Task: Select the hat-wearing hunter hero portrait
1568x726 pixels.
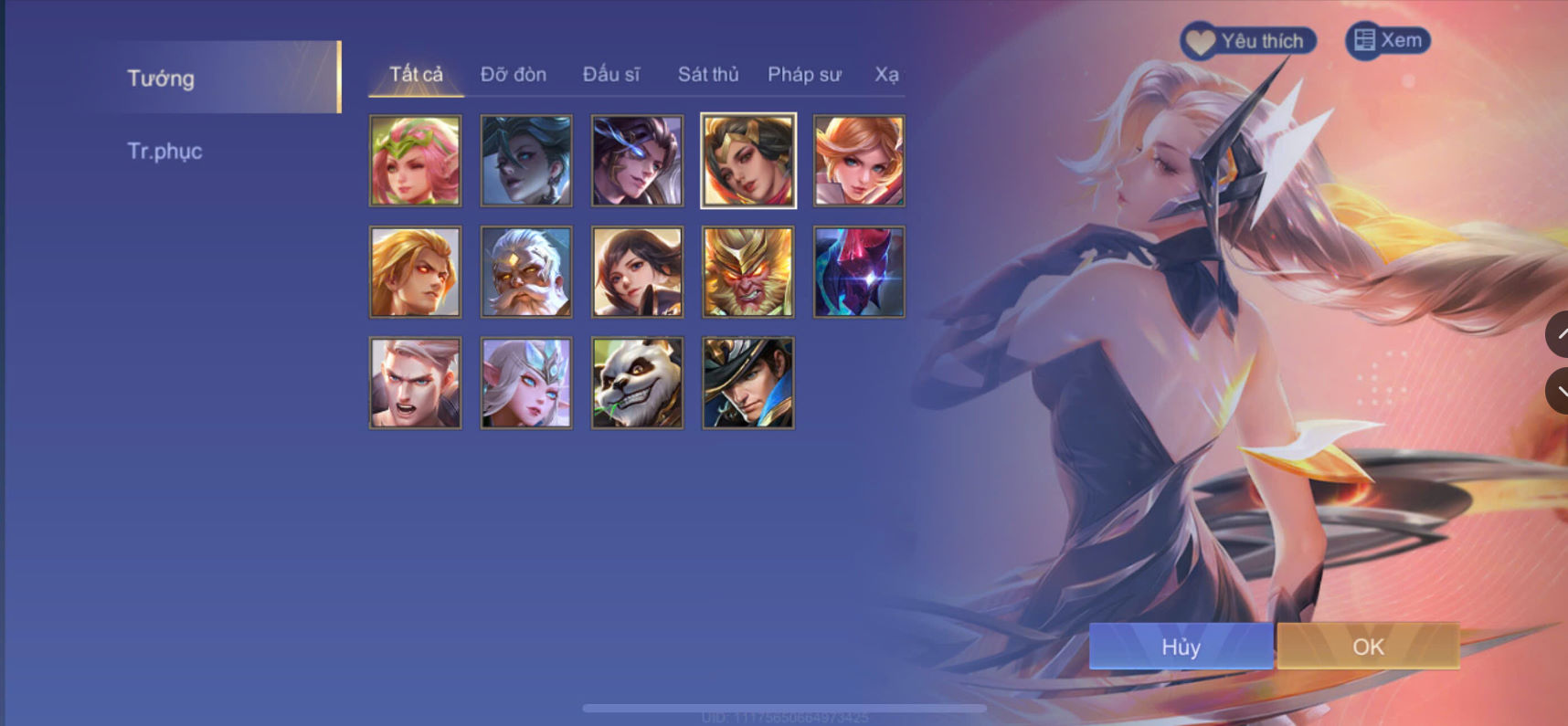Action: 747,382
